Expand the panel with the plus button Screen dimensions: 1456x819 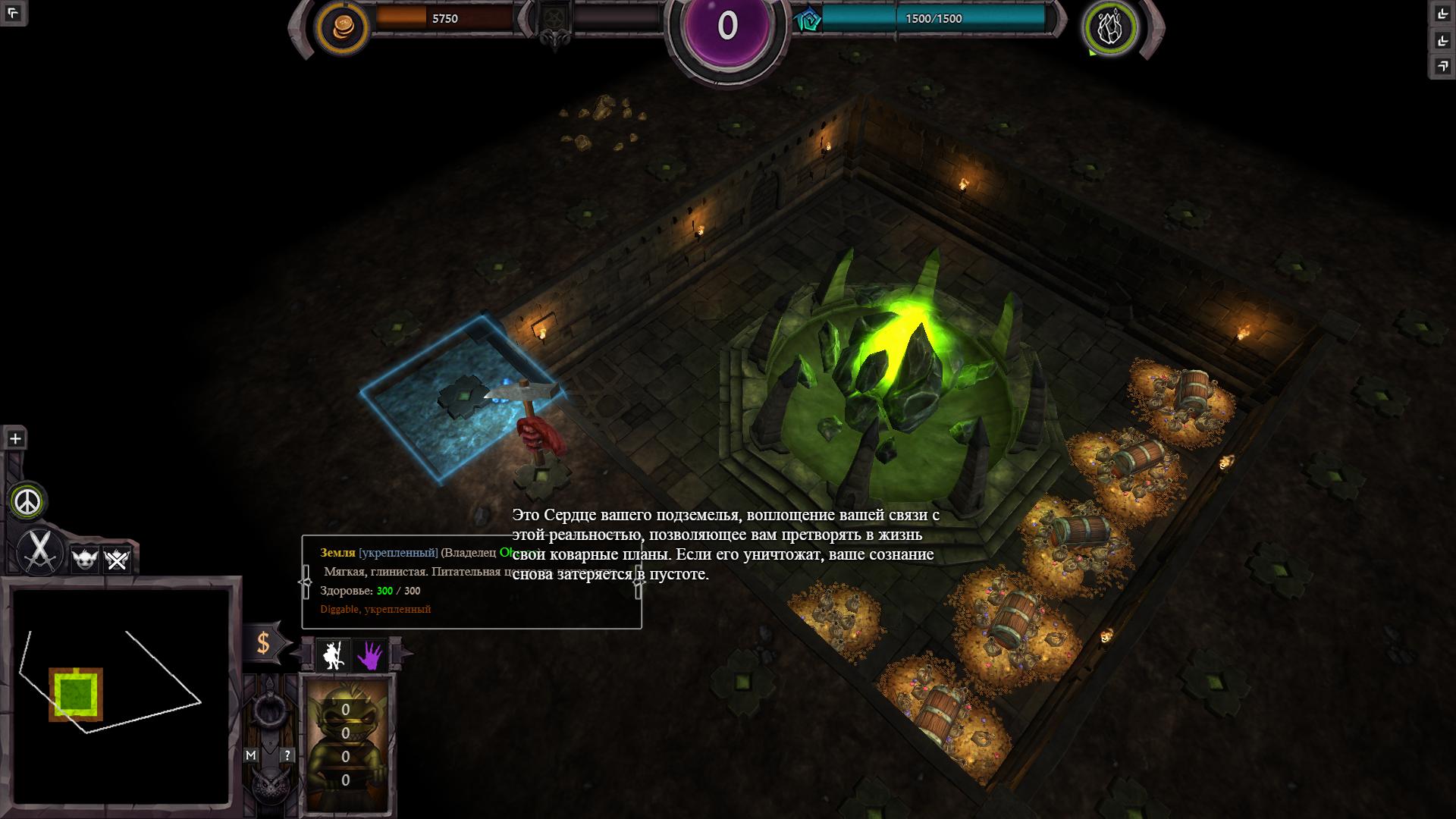[15, 438]
